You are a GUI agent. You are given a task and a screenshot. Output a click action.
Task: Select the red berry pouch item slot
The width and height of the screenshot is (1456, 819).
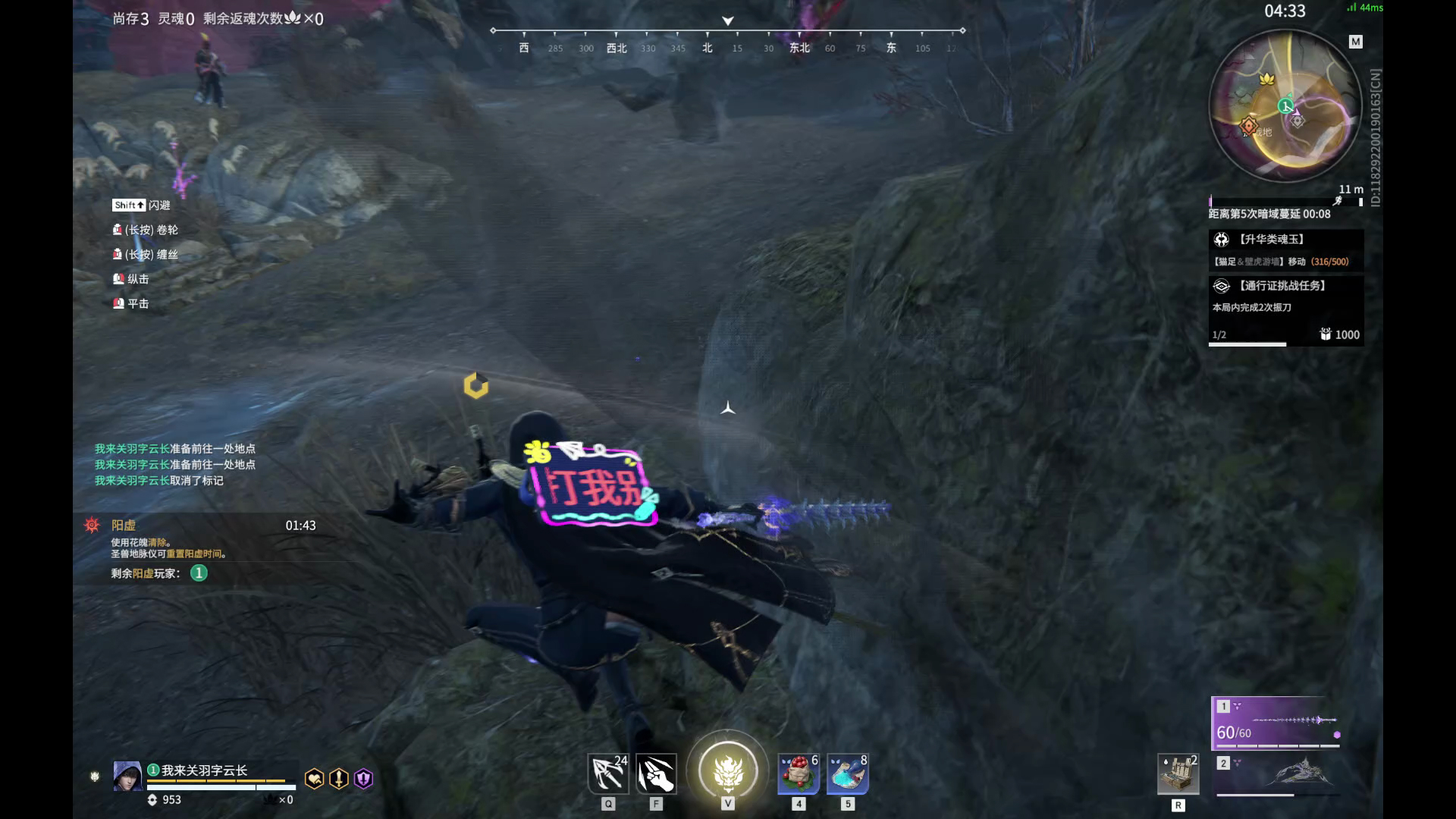tap(799, 774)
